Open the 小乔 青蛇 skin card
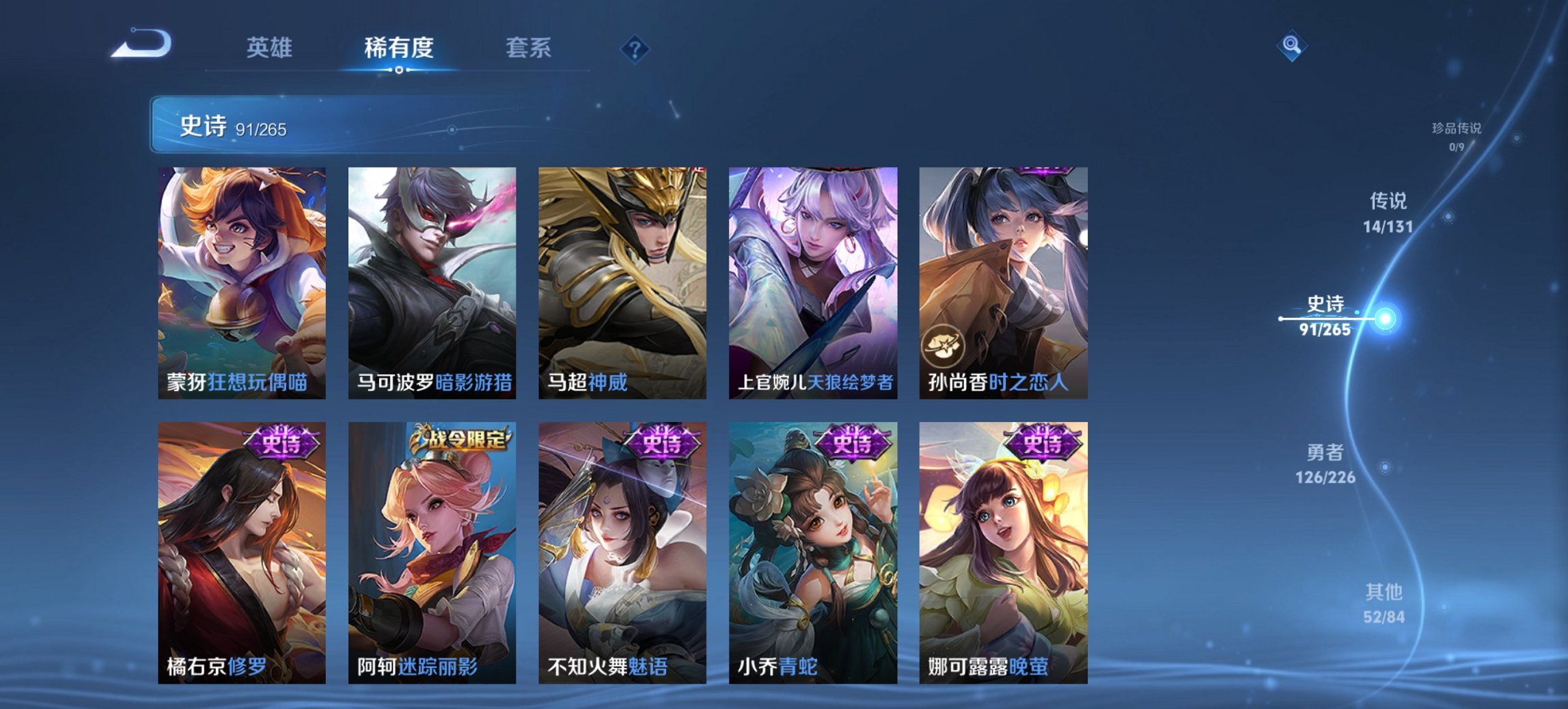This screenshot has height=709, width=1568. point(812,554)
